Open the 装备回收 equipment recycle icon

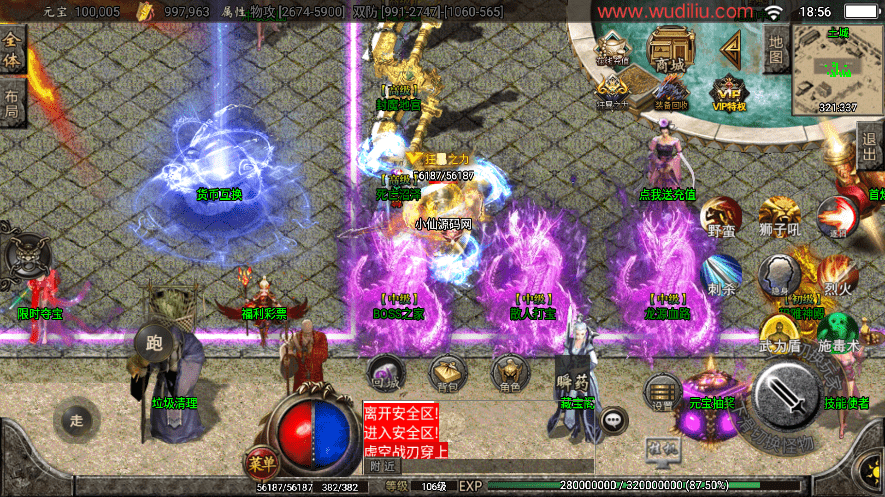[670, 92]
